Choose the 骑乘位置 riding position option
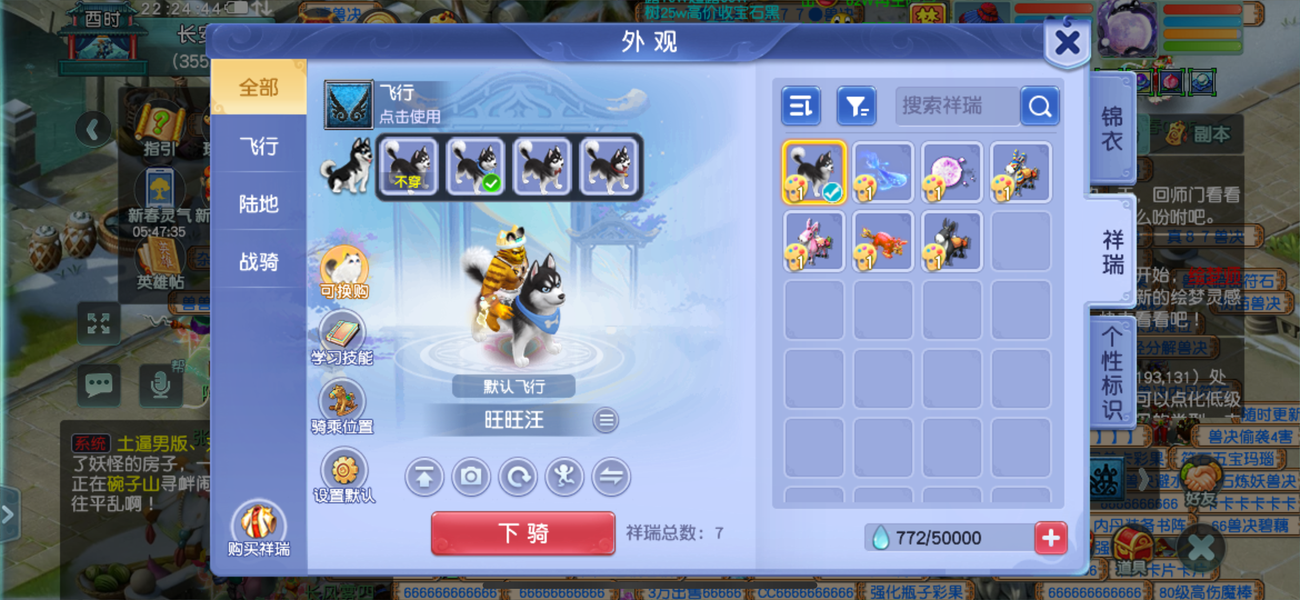This screenshot has width=1300, height=600. [342, 407]
